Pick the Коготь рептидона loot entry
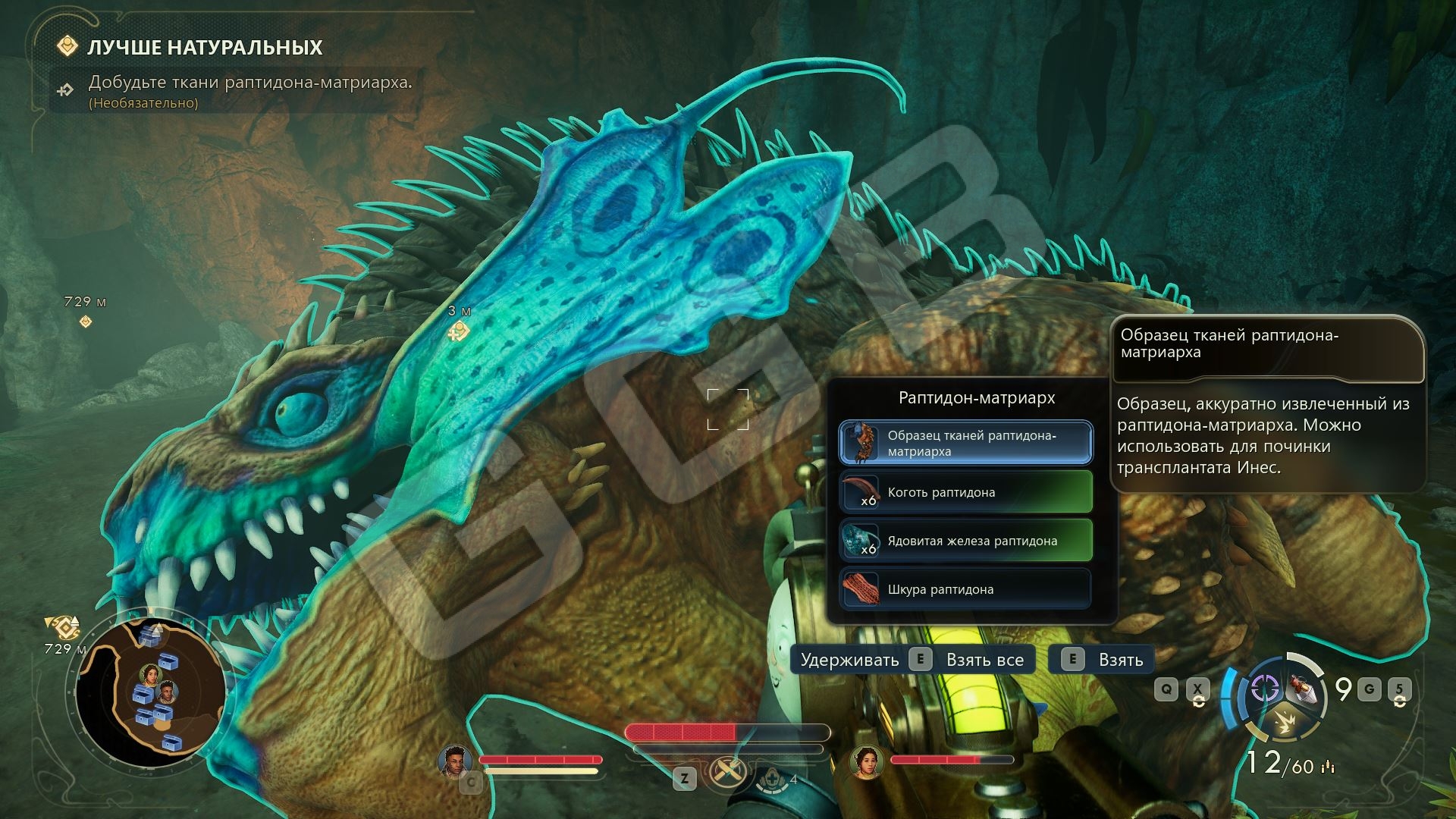The image size is (1456, 819). click(965, 492)
